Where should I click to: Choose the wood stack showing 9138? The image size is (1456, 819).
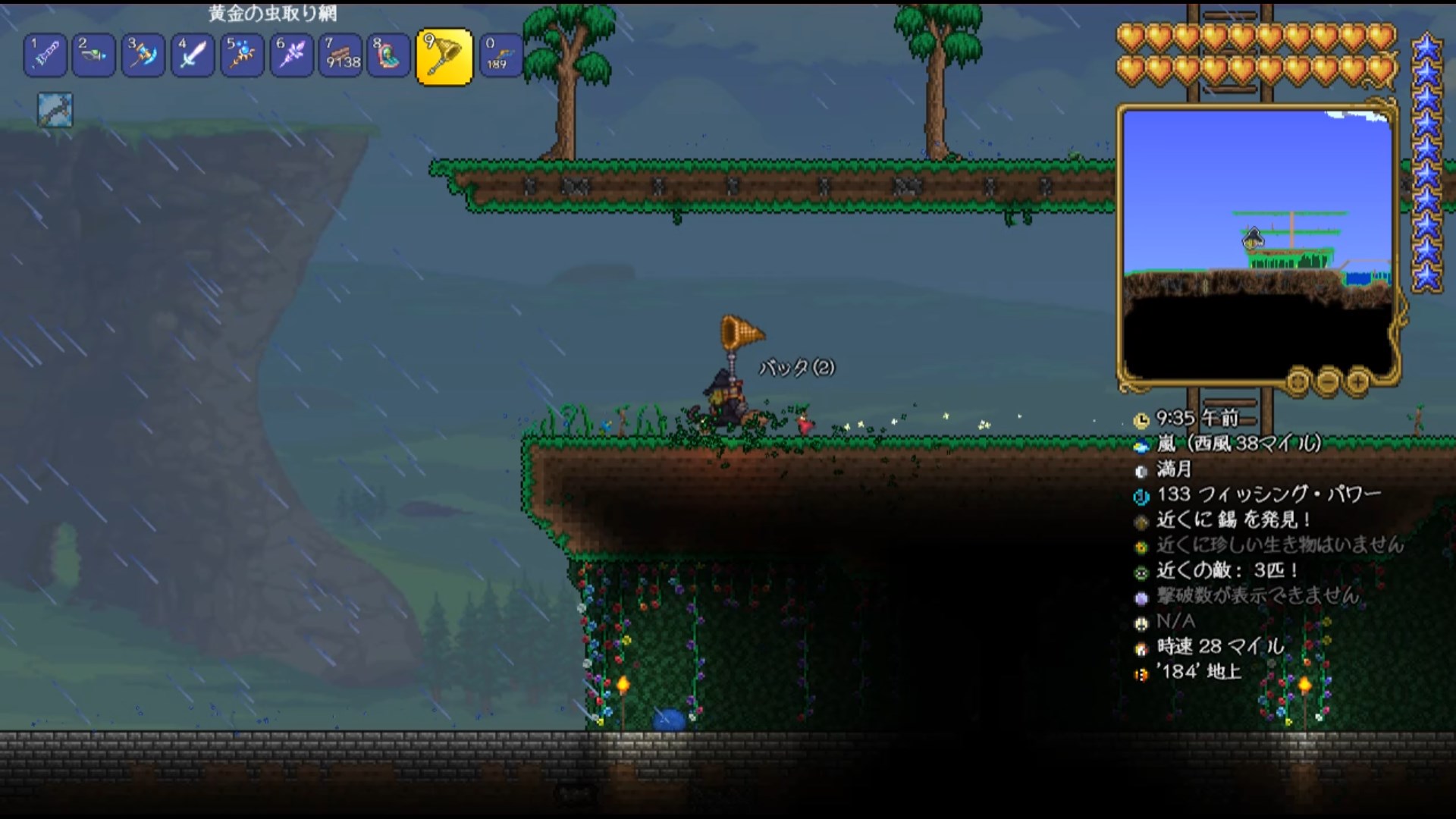click(x=340, y=55)
